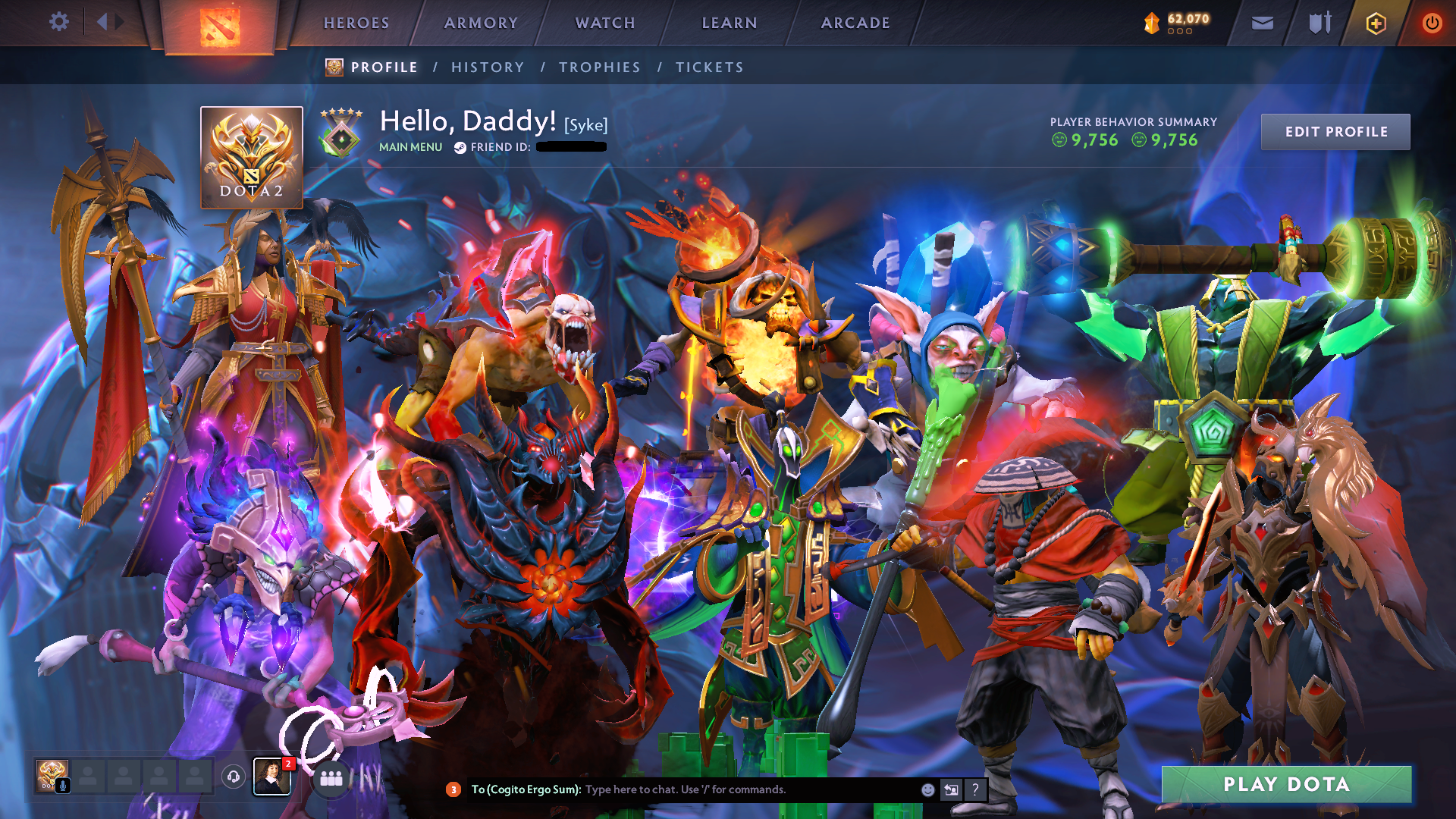This screenshot has width=1456, height=819.
Task: Click the screenshot share icon in chat bar
Action: pos(950,789)
